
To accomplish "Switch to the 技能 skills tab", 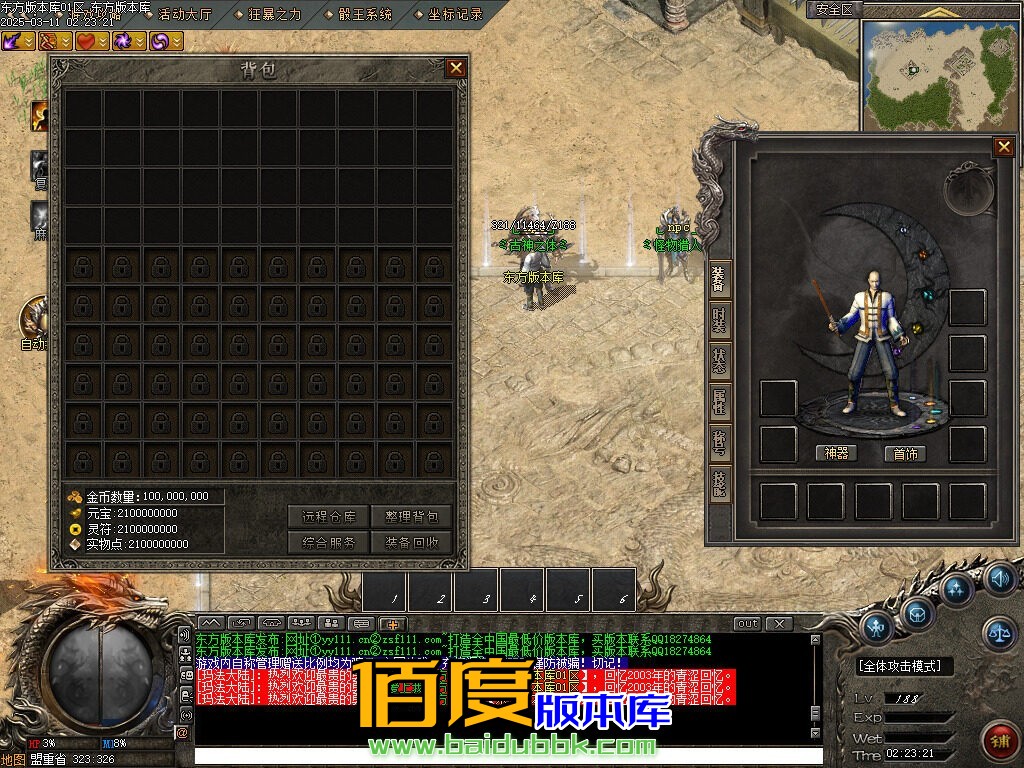I will (719, 484).
